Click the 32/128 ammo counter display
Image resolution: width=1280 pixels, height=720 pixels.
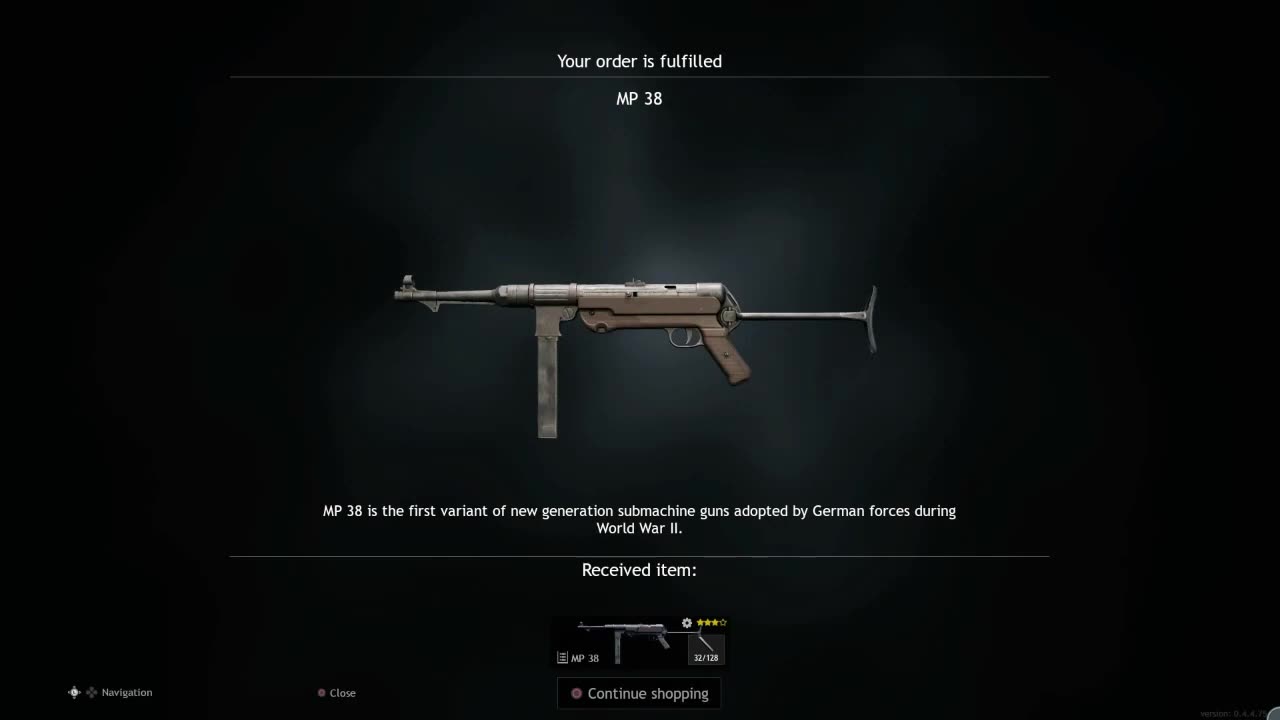point(706,657)
